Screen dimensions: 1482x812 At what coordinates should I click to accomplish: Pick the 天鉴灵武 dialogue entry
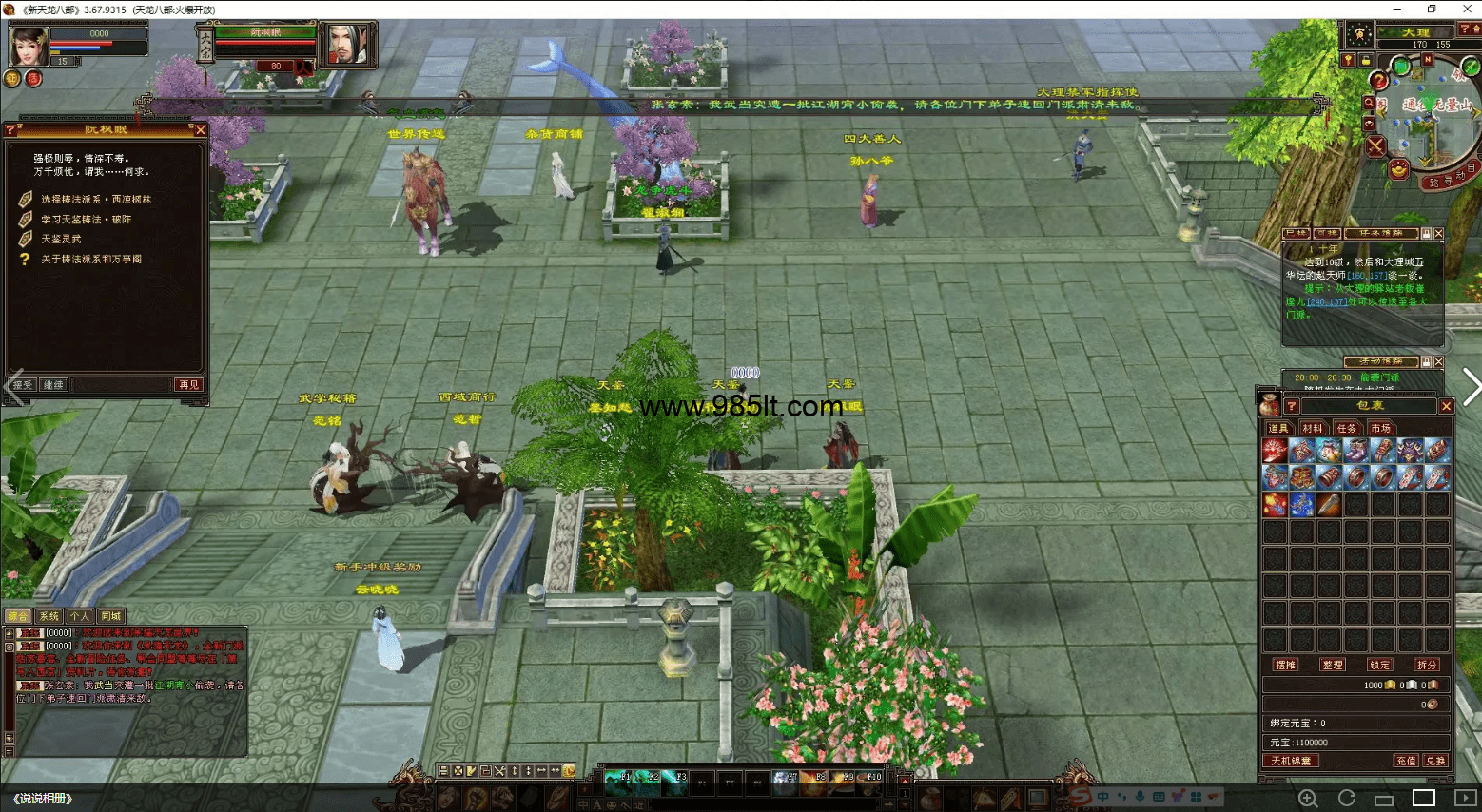click(x=61, y=240)
